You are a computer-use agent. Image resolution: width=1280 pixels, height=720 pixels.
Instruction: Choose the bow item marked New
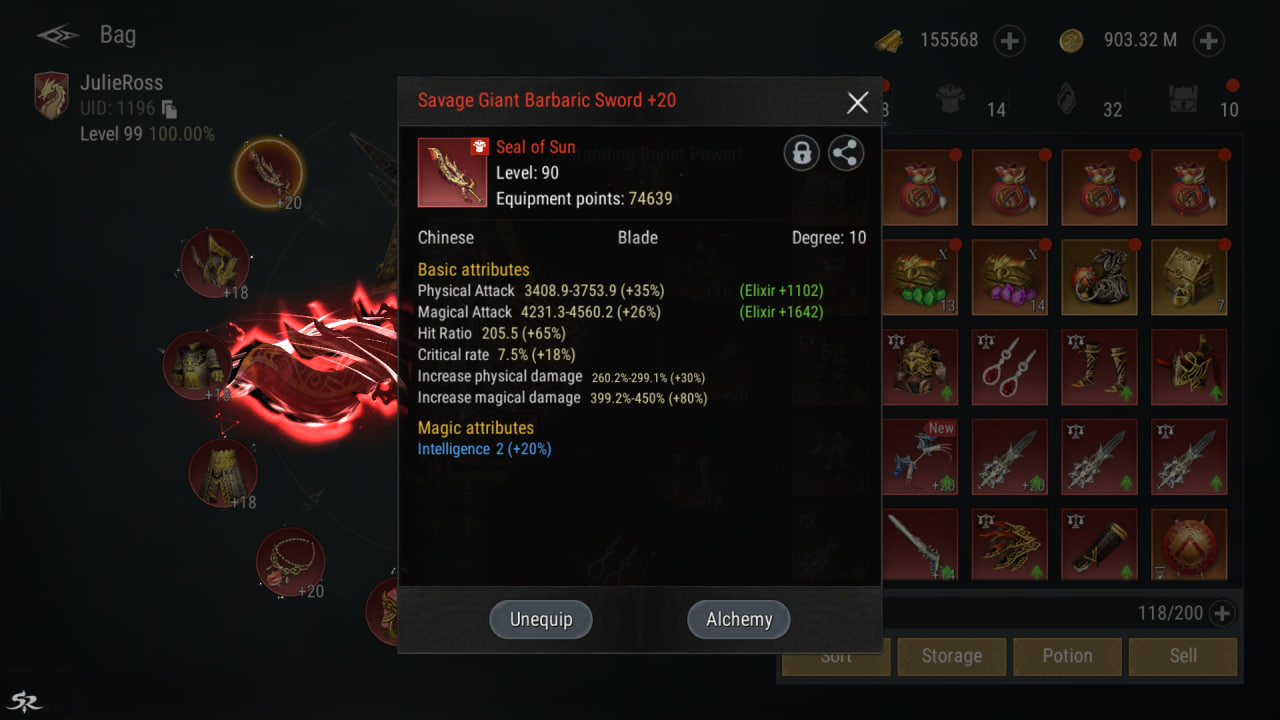[x=920, y=457]
